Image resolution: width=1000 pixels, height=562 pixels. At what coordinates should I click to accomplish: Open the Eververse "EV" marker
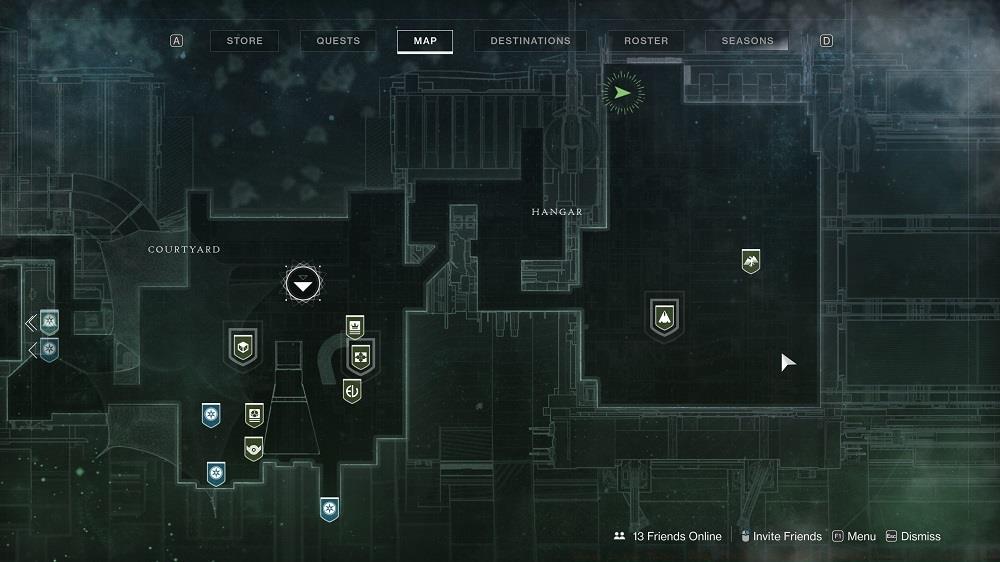click(x=352, y=390)
